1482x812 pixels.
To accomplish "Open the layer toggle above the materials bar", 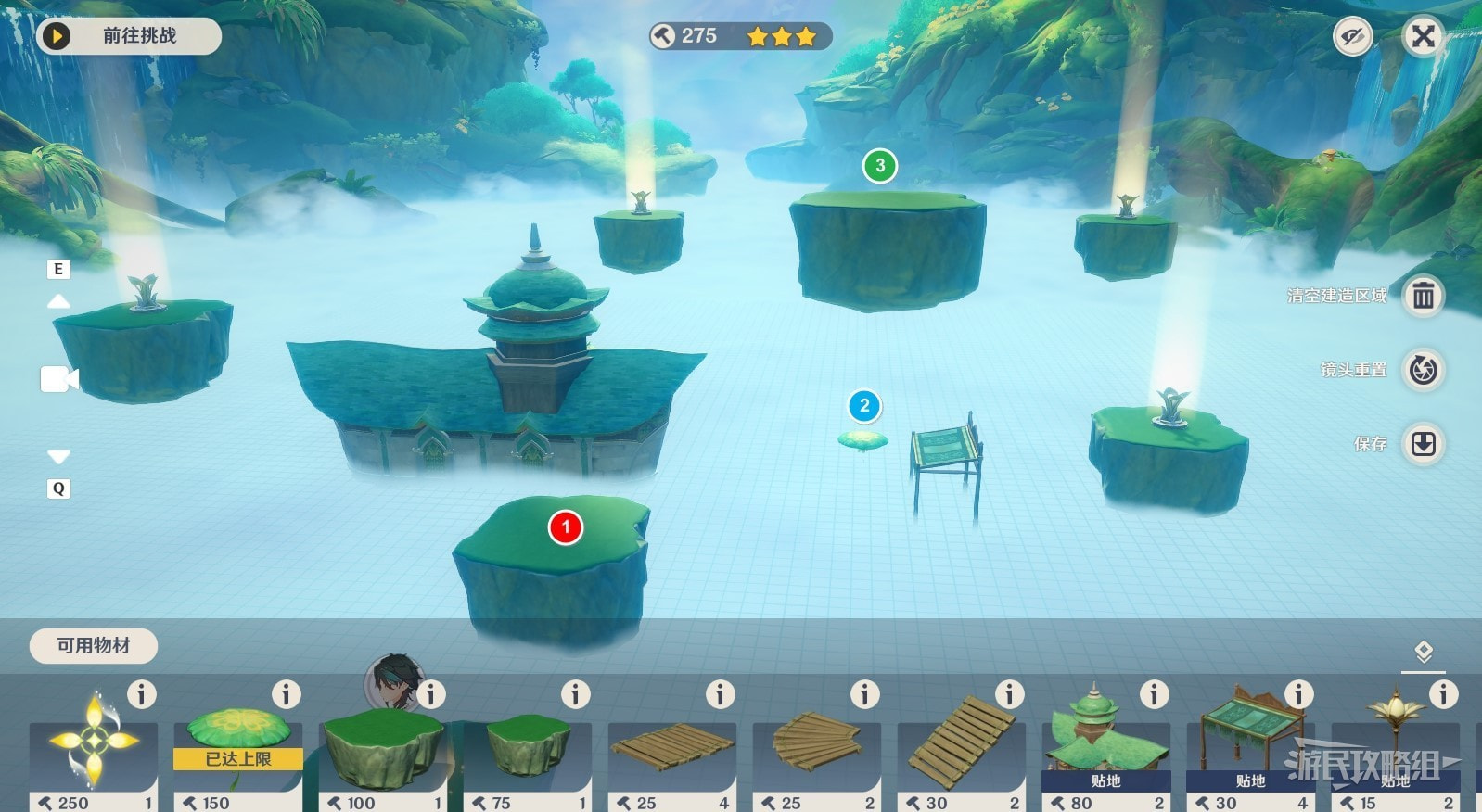I will (x=1424, y=653).
